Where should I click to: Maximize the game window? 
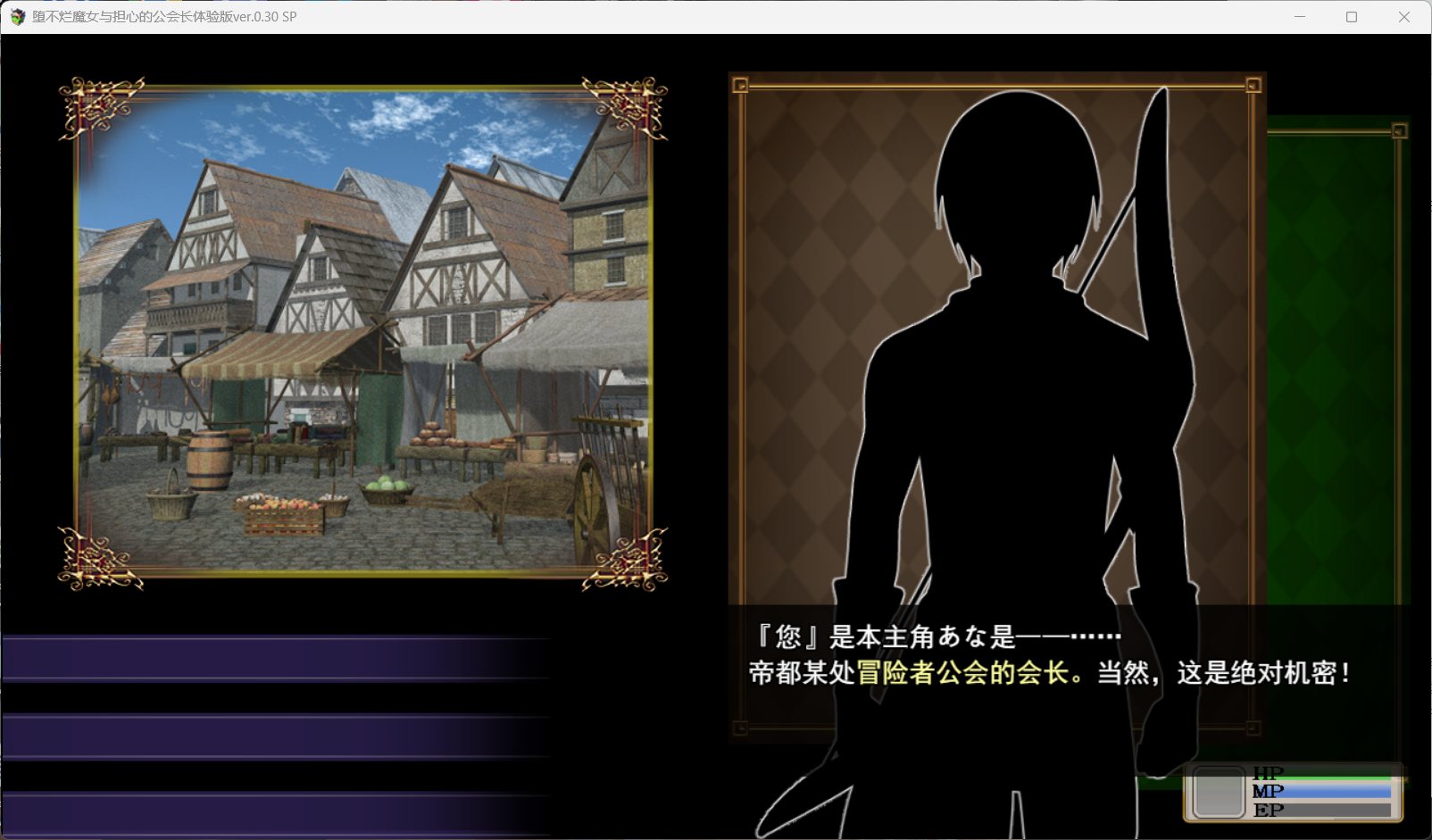click(1352, 17)
